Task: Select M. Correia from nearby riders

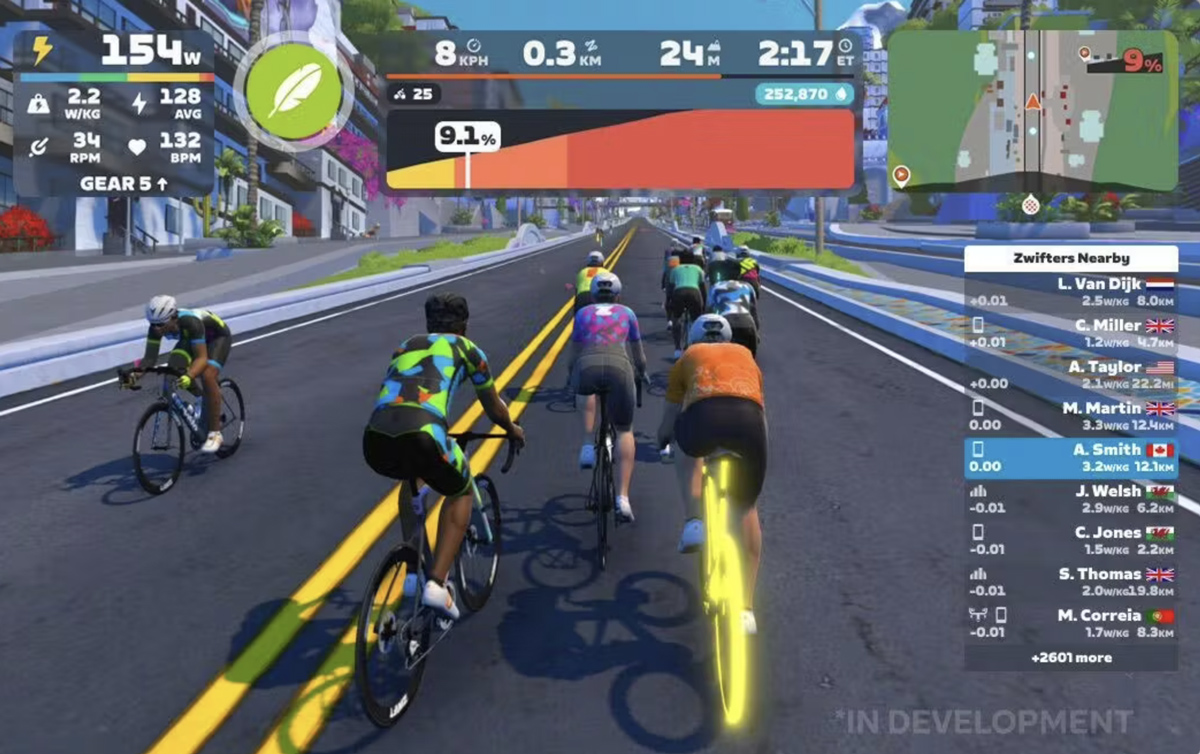Action: coord(1070,623)
